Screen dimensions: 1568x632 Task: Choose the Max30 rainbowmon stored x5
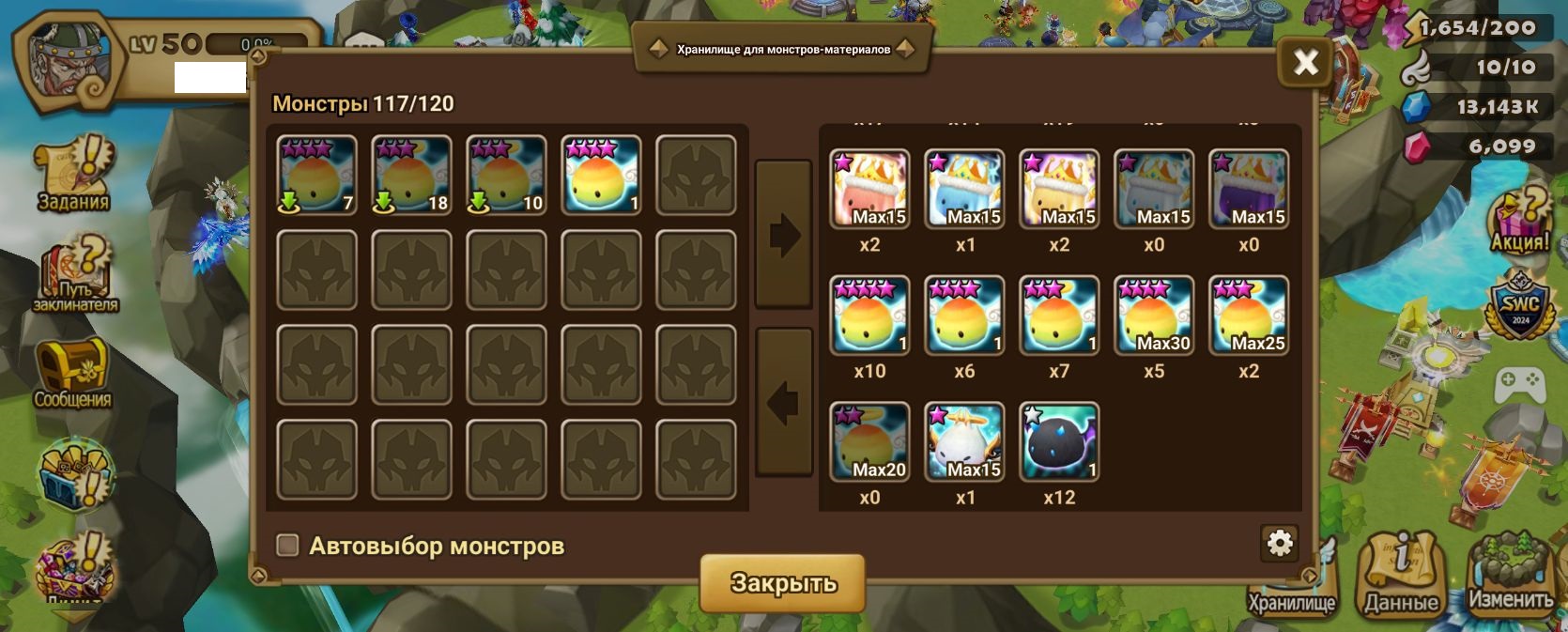tap(1154, 316)
